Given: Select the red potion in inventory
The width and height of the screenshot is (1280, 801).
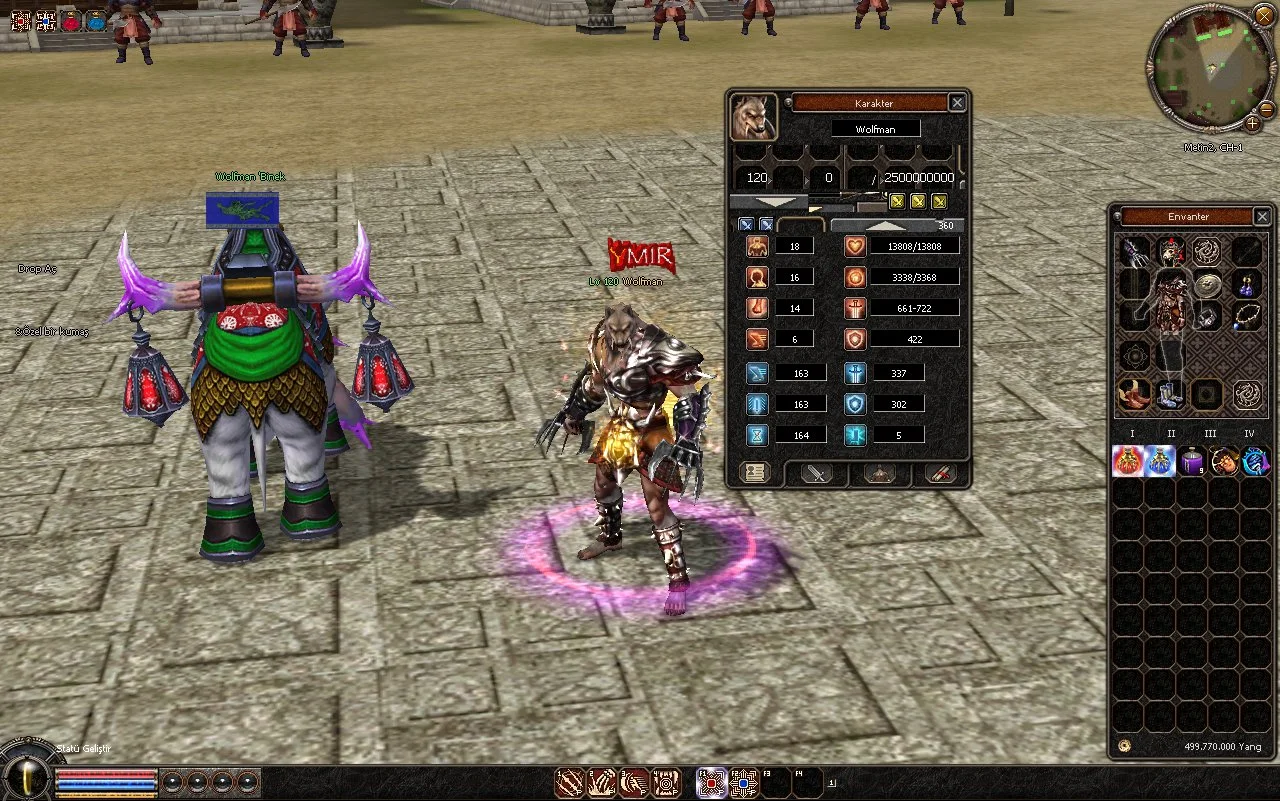Looking at the screenshot, I should [x=1128, y=461].
